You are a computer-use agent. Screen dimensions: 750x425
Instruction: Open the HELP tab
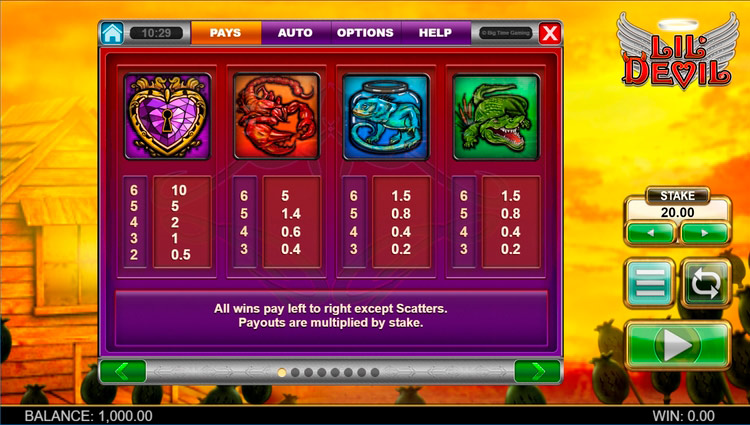[x=435, y=32]
